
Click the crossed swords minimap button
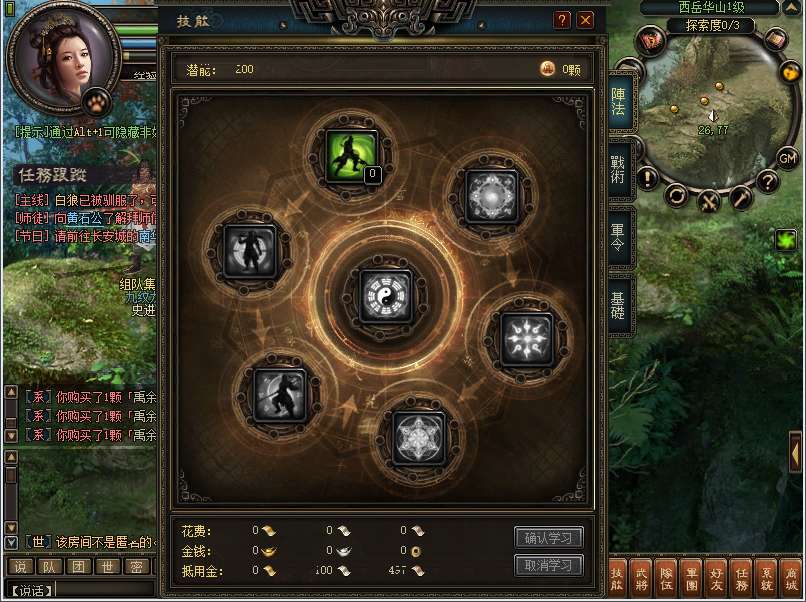(710, 200)
